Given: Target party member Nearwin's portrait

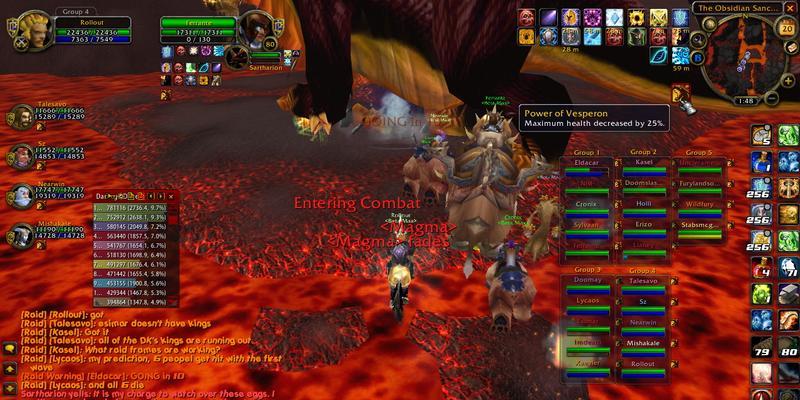Looking at the screenshot, I should tap(19, 195).
